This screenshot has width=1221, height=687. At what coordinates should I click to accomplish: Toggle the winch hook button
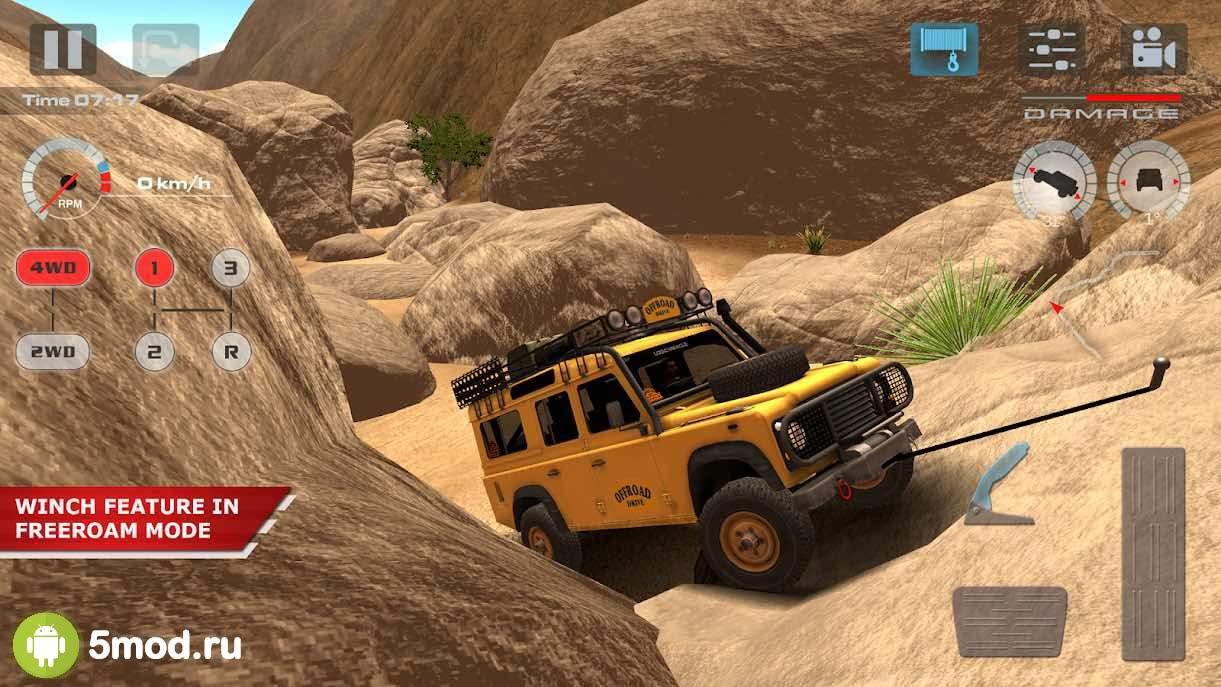click(943, 49)
